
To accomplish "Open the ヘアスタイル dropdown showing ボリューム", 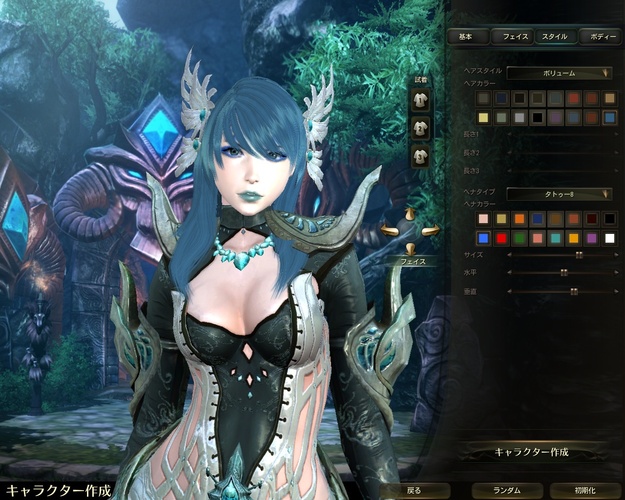I will pyautogui.click(x=559, y=73).
